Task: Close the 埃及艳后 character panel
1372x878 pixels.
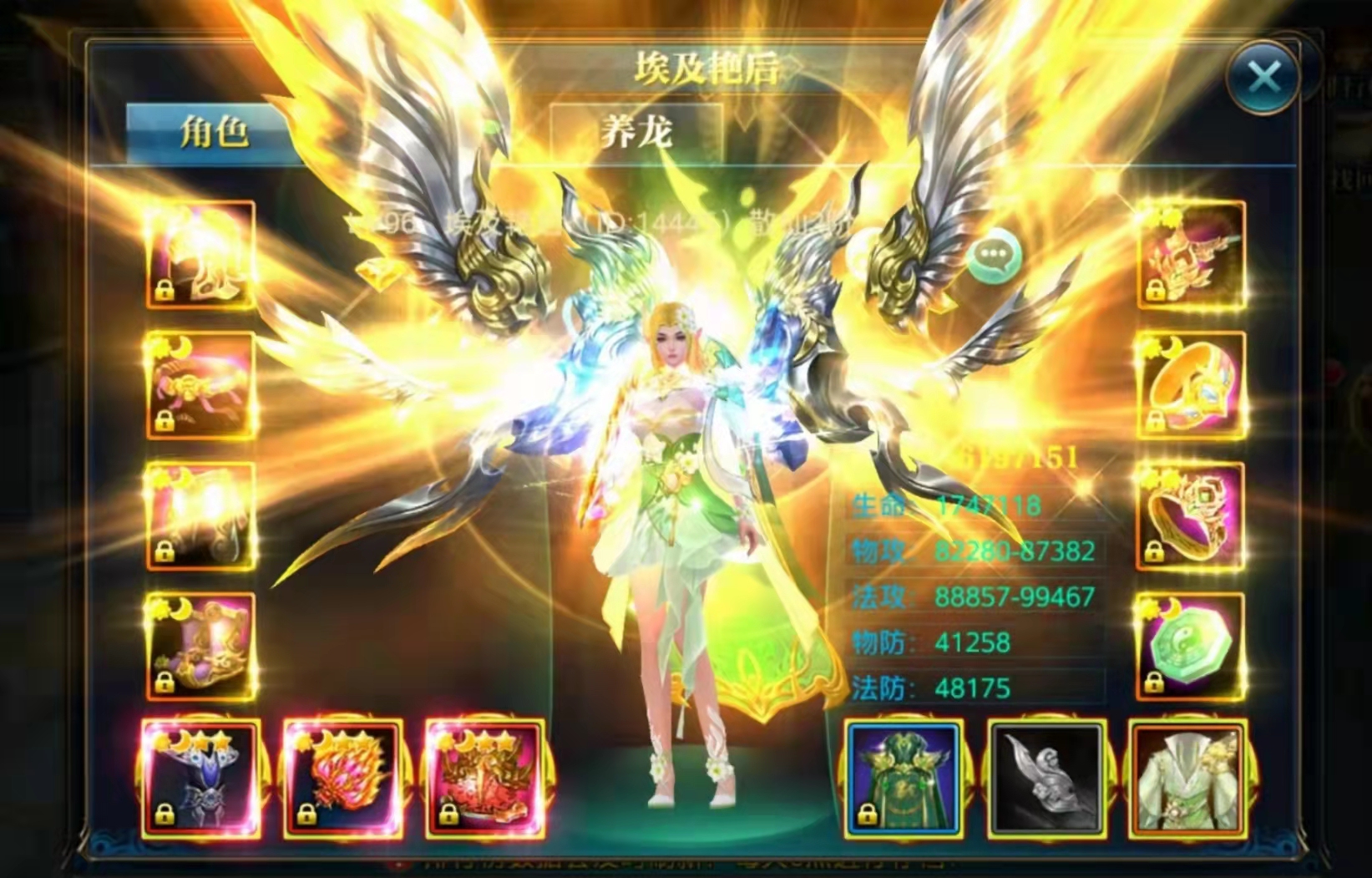Action: (1263, 78)
